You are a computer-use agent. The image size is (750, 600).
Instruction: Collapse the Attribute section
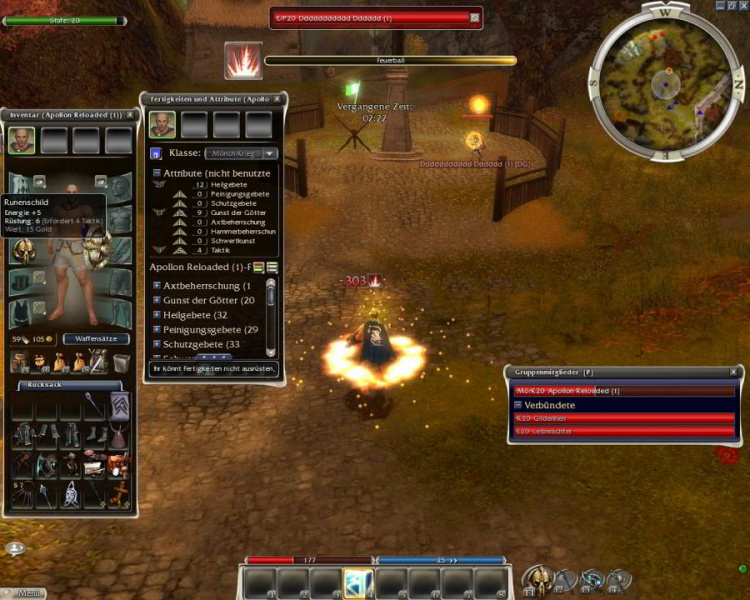tap(157, 173)
